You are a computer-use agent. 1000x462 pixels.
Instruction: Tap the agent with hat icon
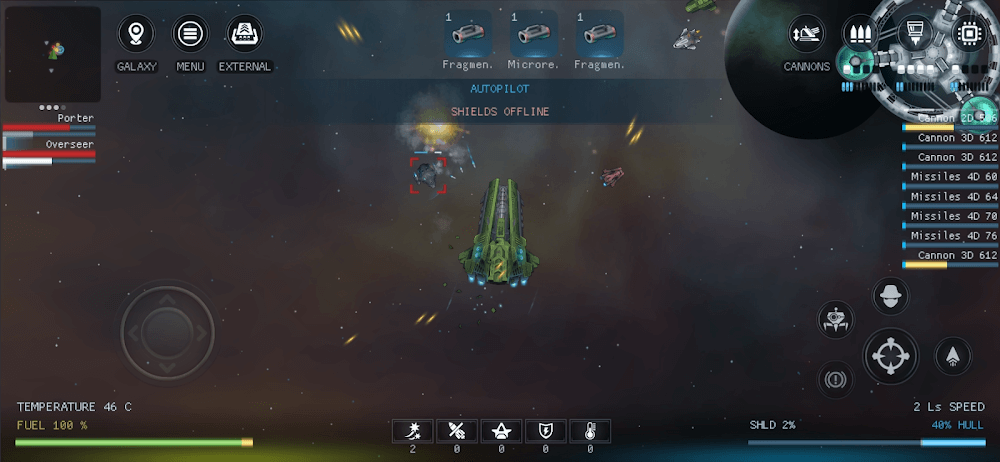890,296
